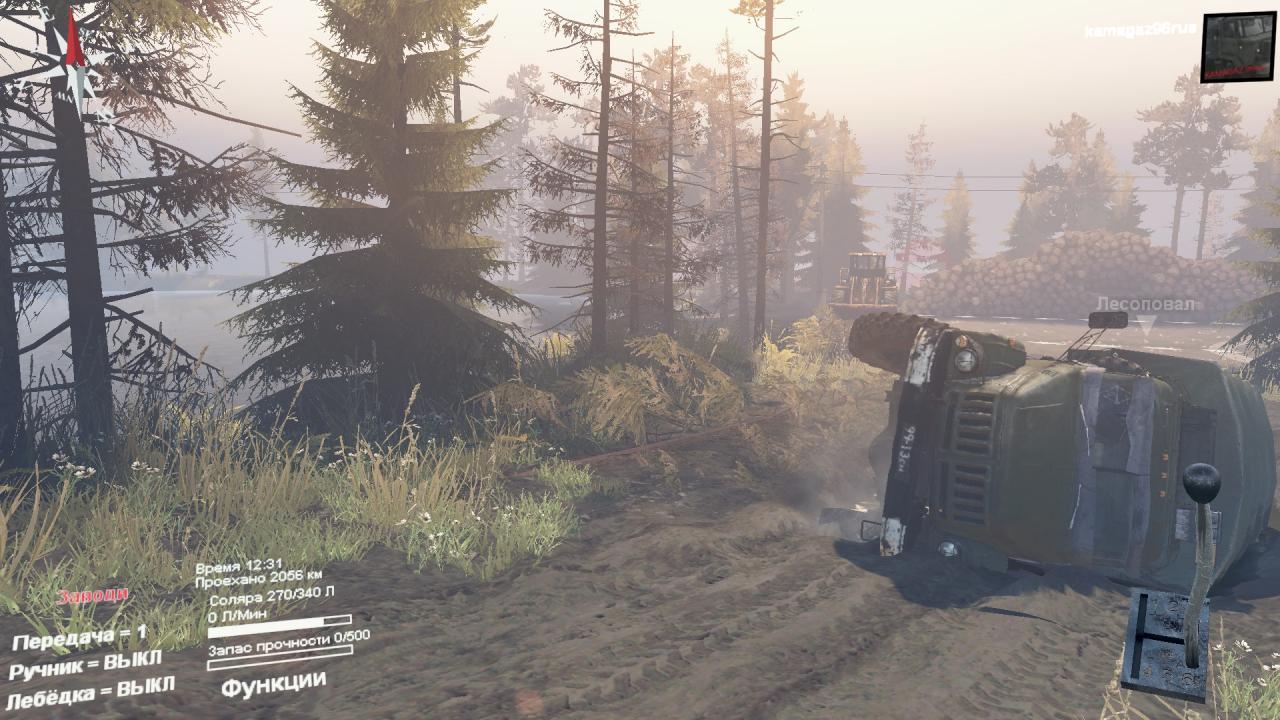1280x720 pixels.
Task: Select the kamagaz96rus player avatar
Action: coord(1238,47)
